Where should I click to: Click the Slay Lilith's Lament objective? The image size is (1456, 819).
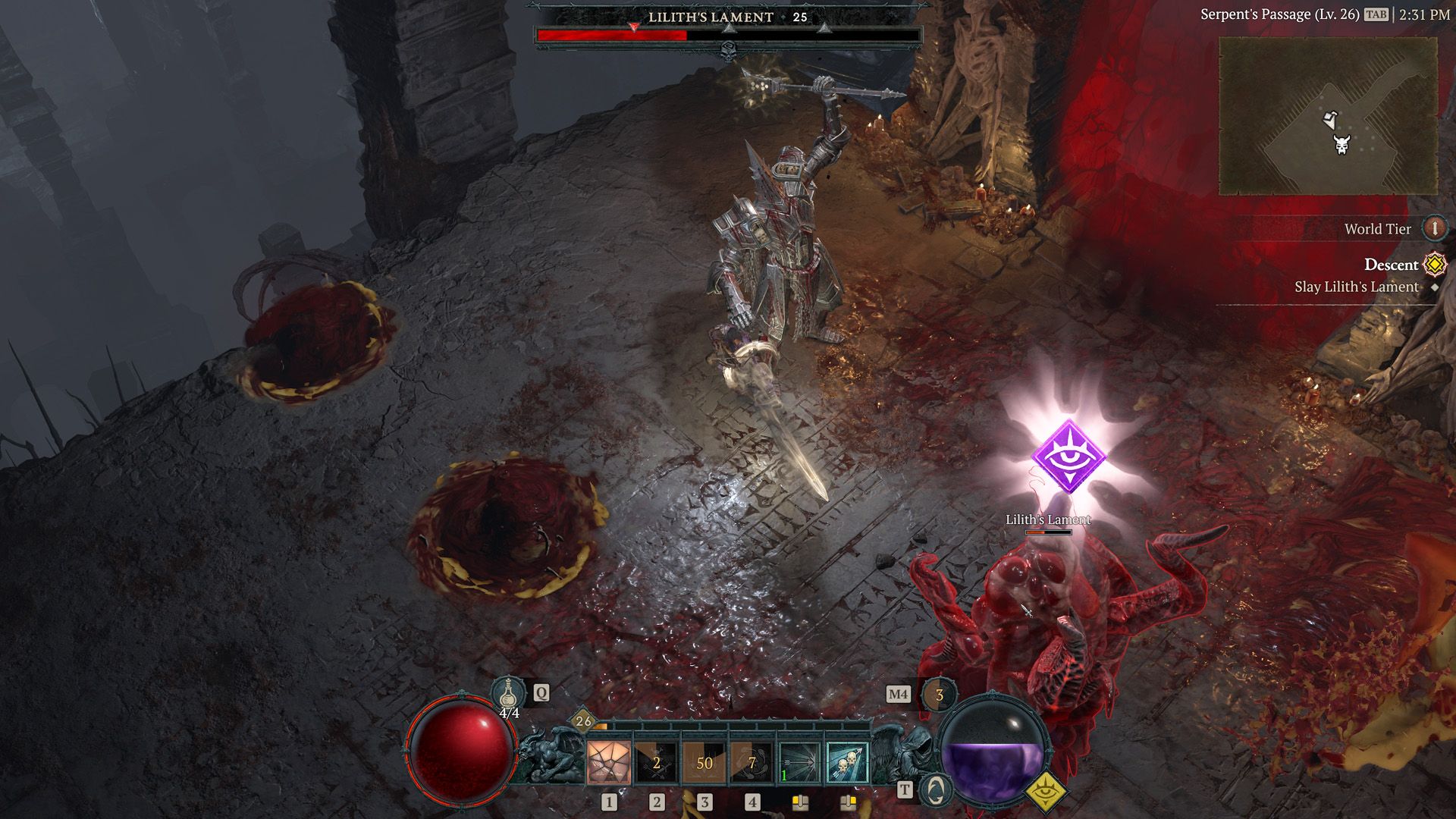coord(1357,287)
